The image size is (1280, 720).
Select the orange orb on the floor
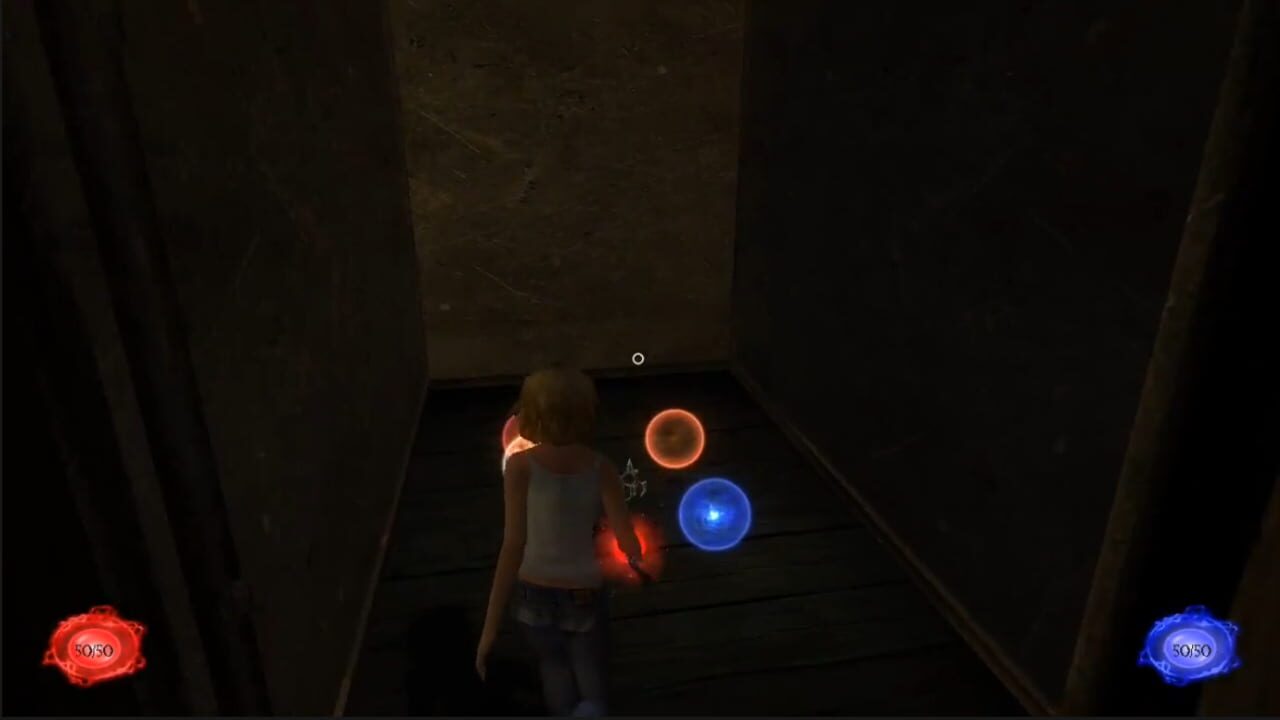click(676, 440)
